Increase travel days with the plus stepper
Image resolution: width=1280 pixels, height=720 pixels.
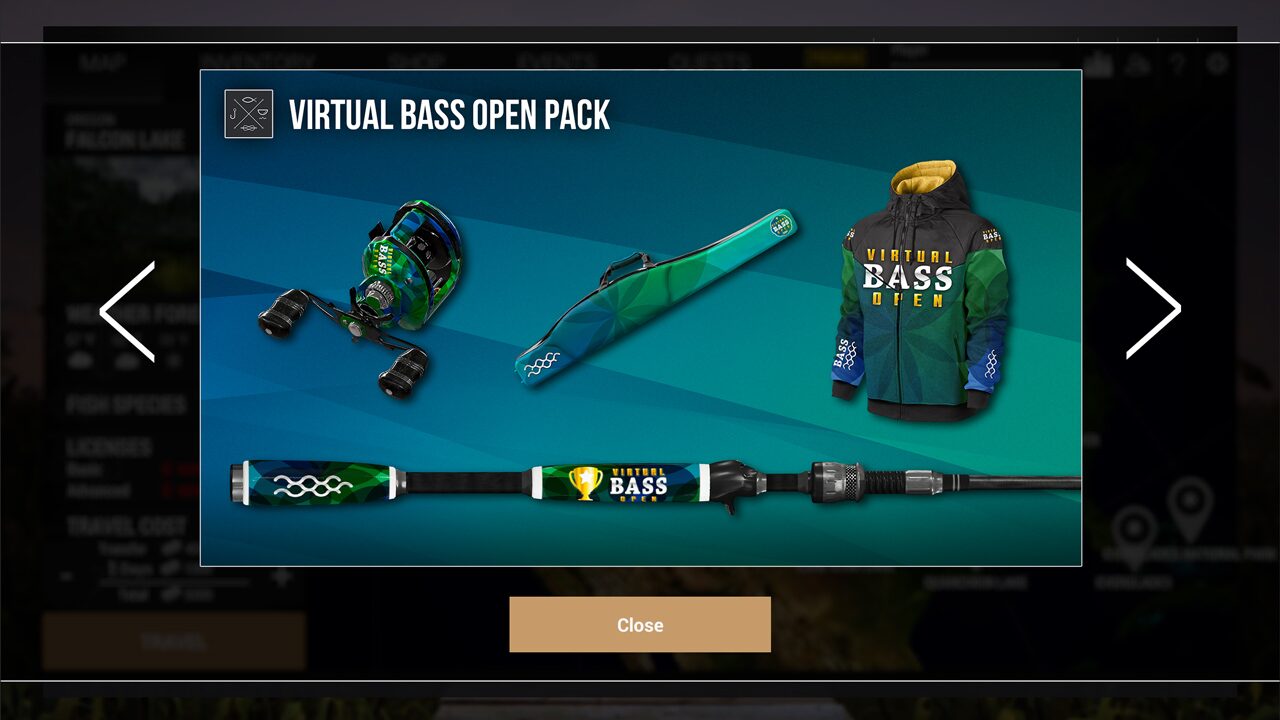point(281,575)
